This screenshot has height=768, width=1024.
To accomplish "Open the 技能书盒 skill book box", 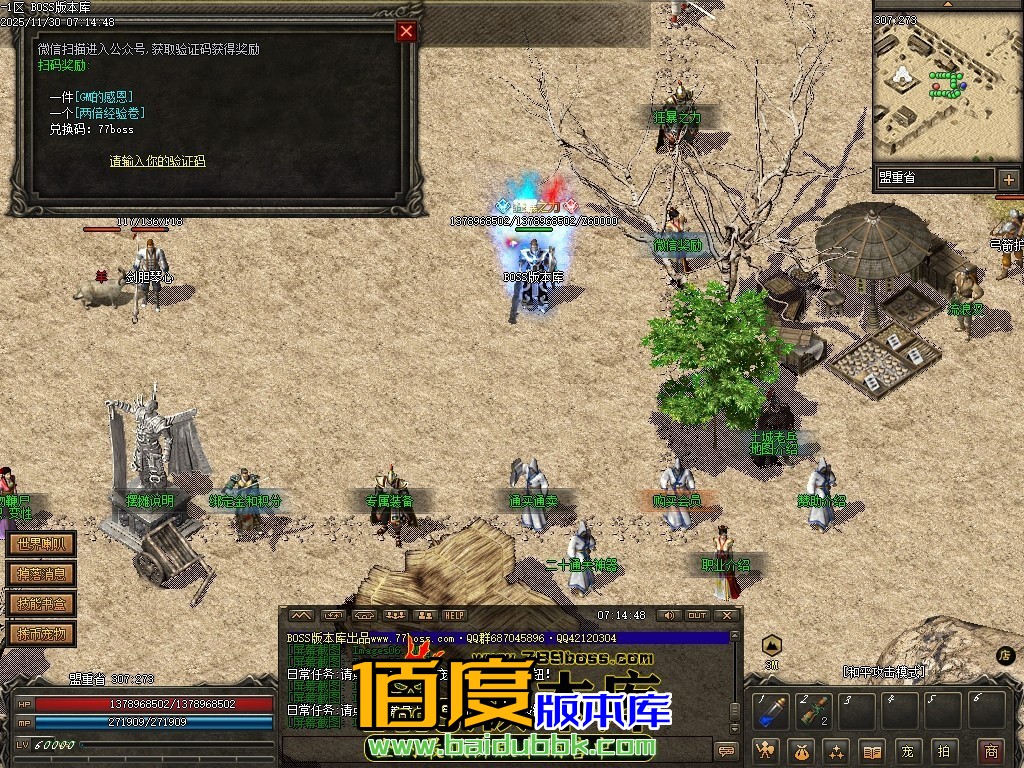I will (x=41, y=603).
